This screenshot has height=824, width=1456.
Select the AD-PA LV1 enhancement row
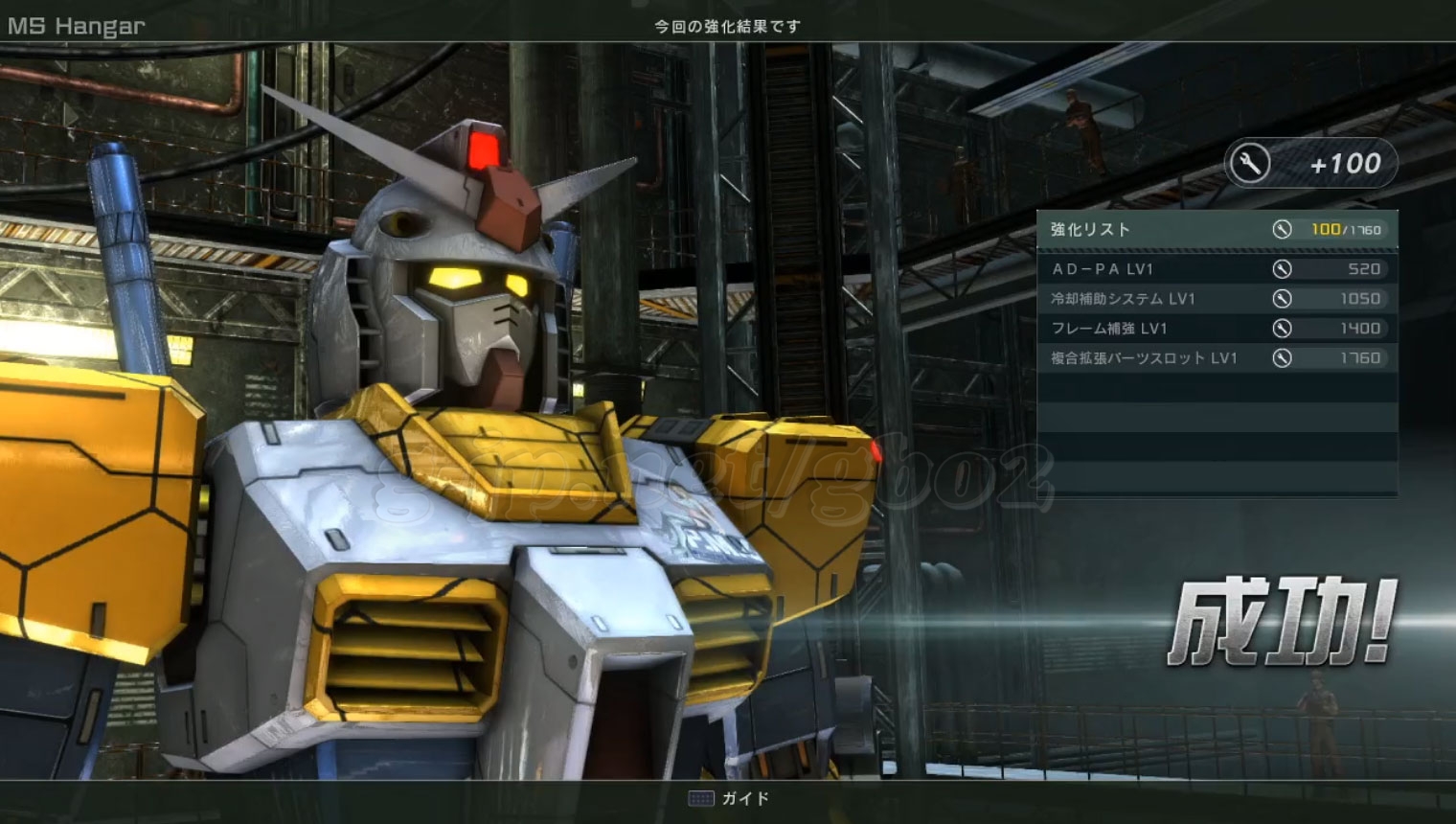1216,269
